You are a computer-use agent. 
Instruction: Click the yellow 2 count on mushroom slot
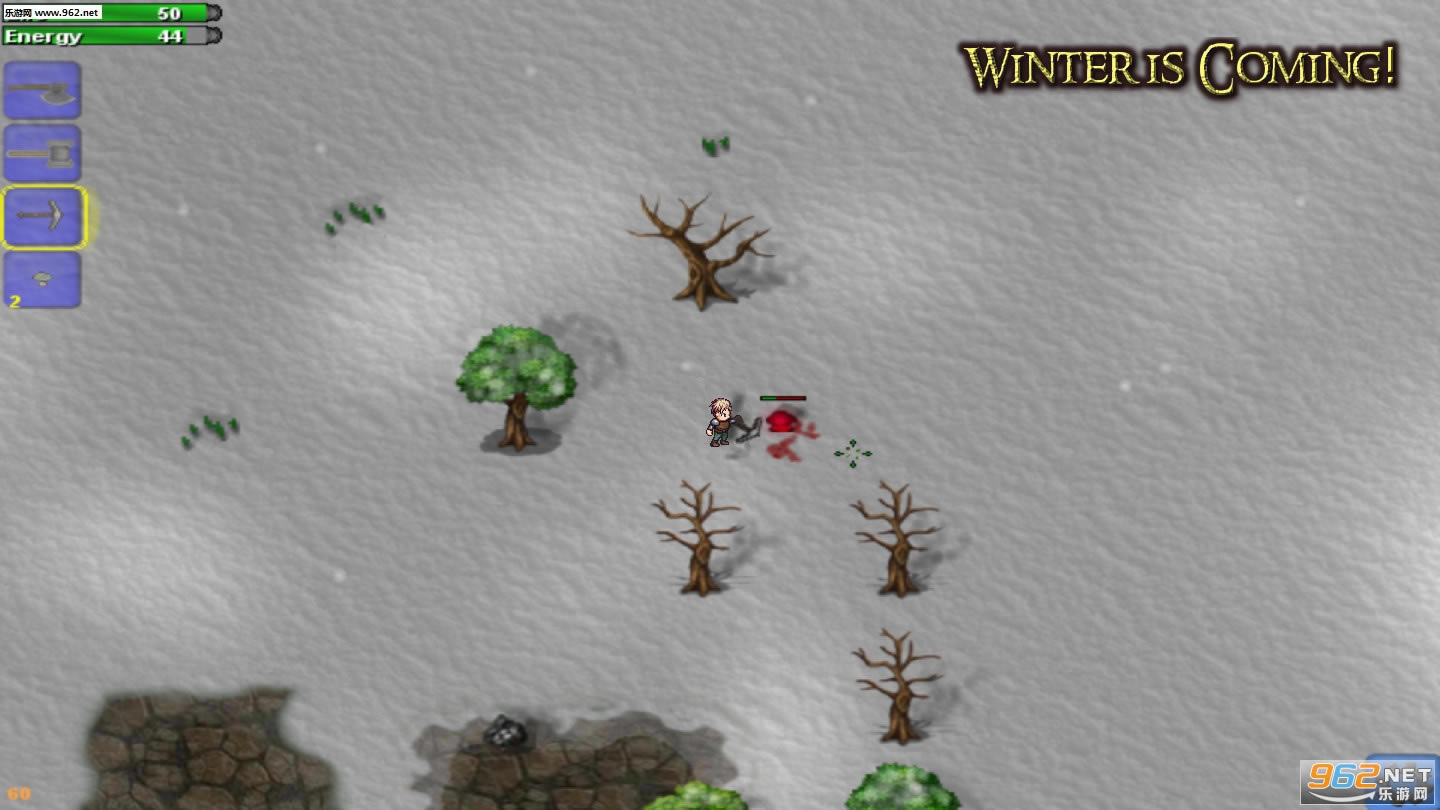pos(14,303)
